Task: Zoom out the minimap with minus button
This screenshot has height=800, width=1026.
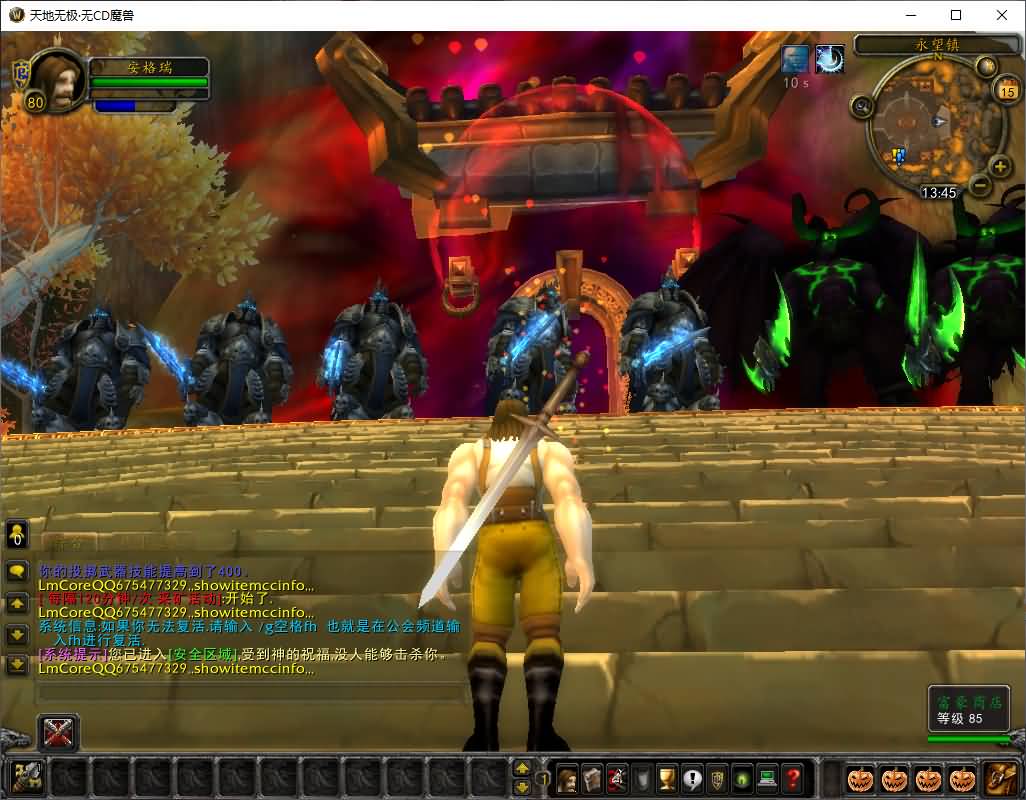Action: [x=980, y=185]
